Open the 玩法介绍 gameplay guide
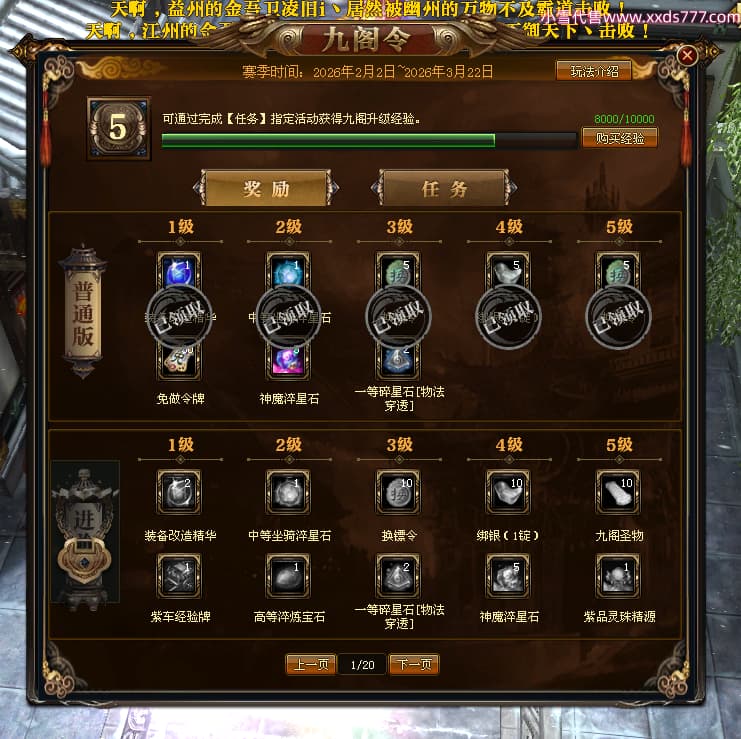 593,71
